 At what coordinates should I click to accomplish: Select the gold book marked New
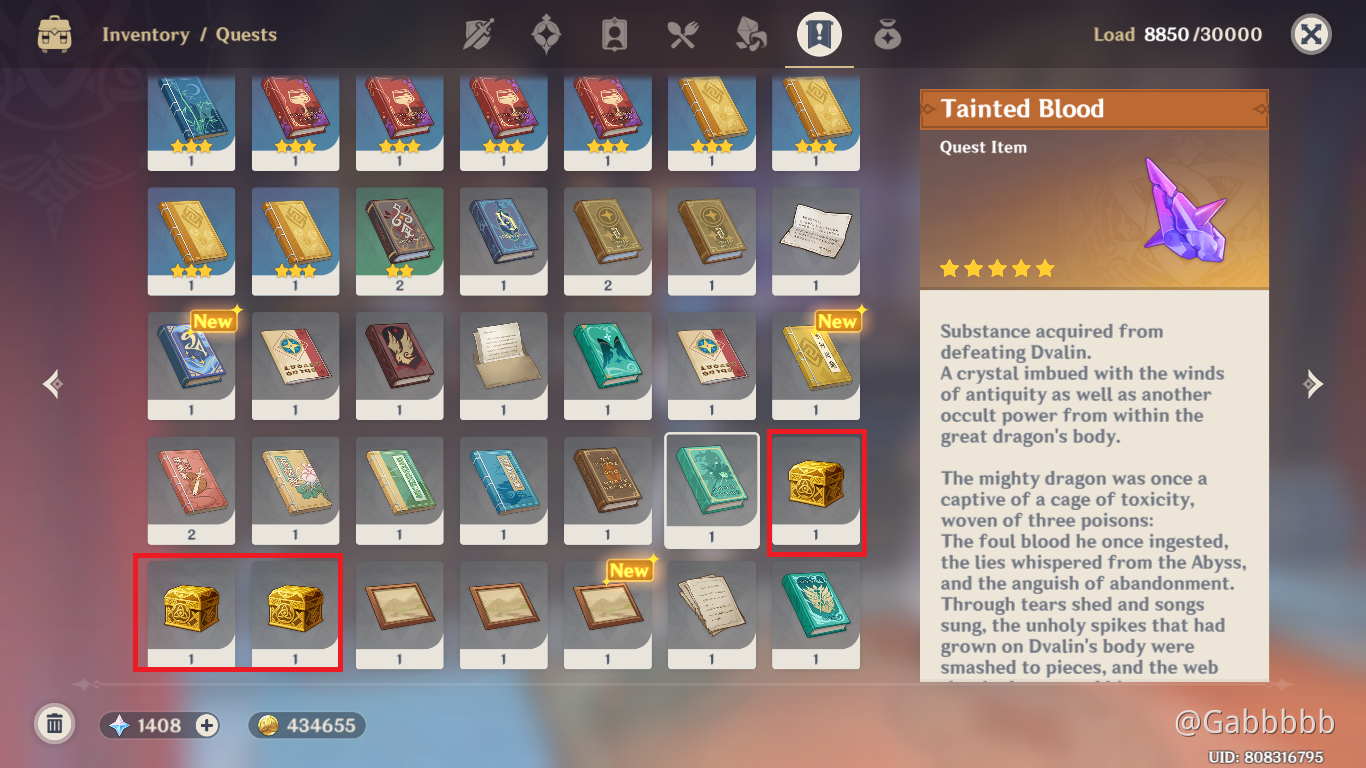[815, 366]
